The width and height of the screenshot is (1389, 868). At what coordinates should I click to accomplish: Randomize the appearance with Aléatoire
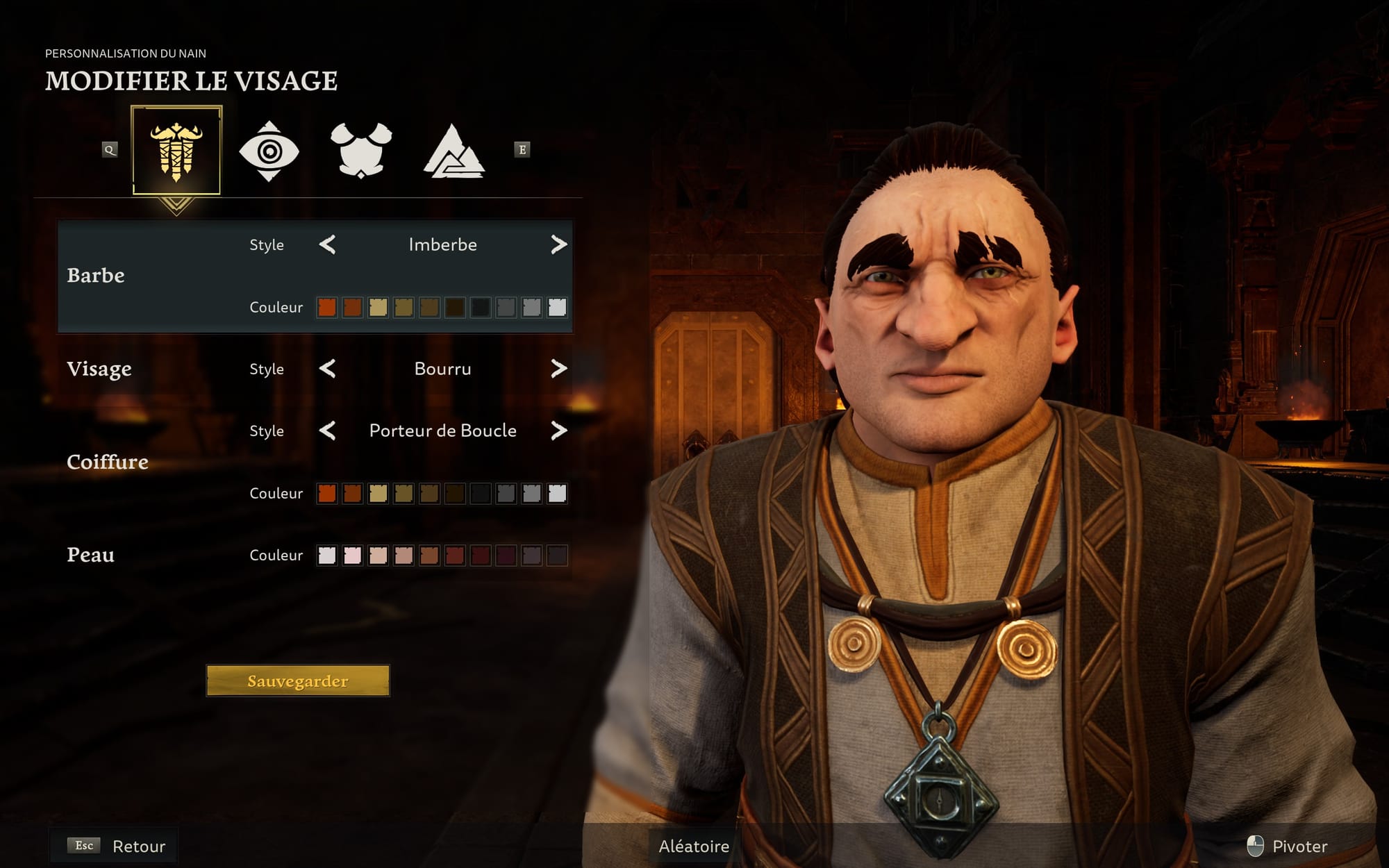point(694,846)
